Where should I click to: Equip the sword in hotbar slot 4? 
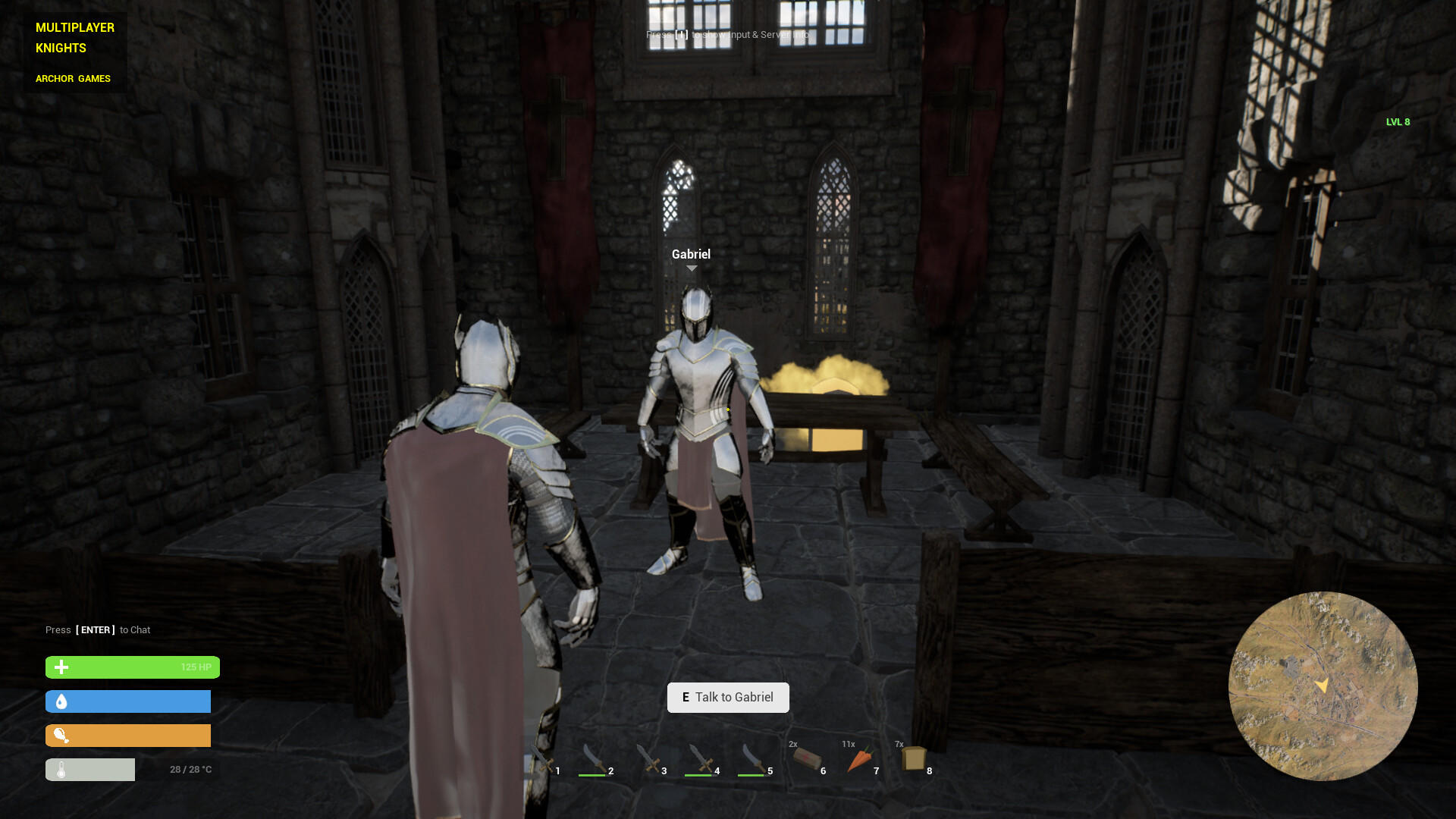pyautogui.click(x=701, y=758)
